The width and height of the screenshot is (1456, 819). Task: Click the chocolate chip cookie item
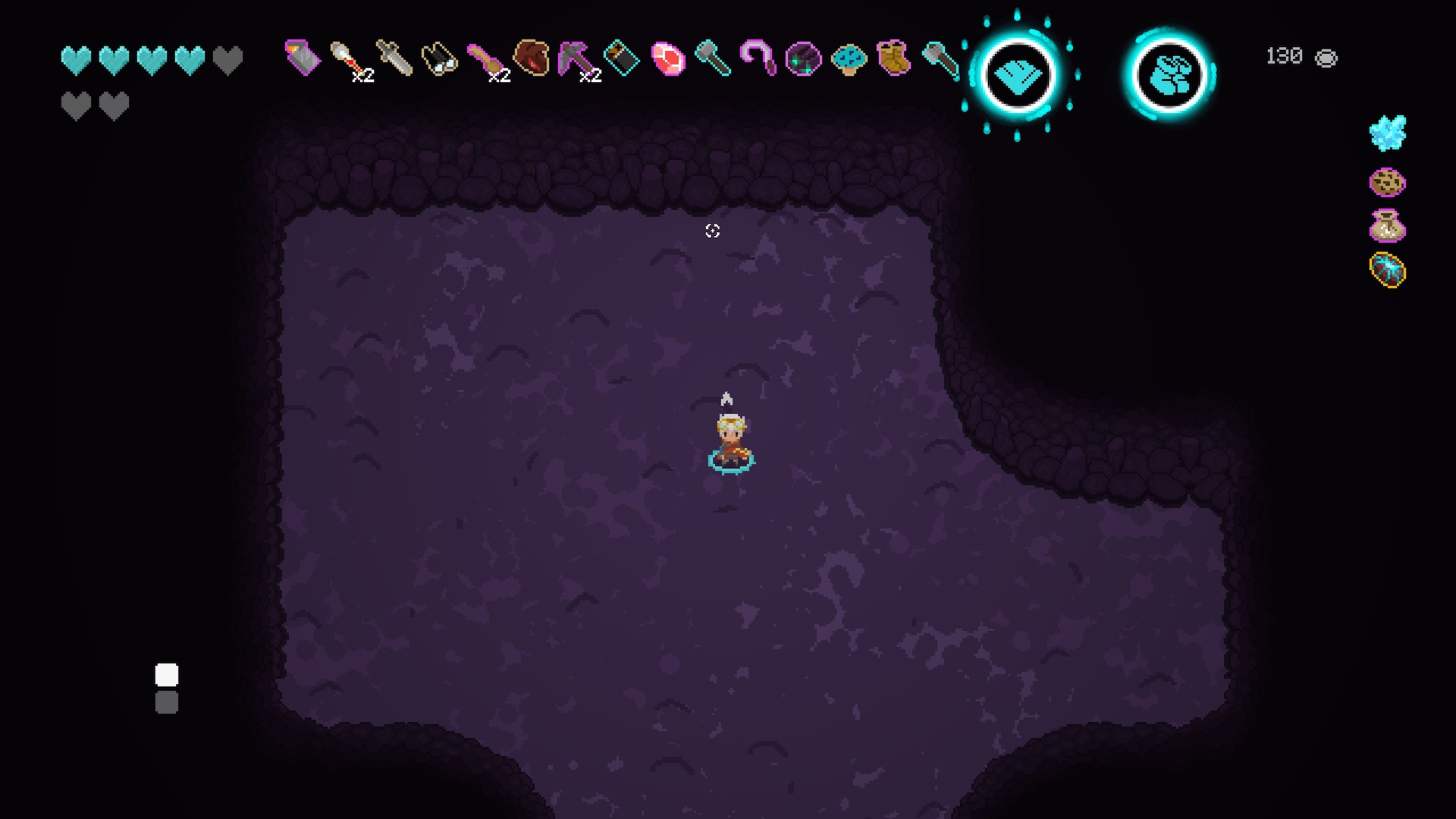1388,182
